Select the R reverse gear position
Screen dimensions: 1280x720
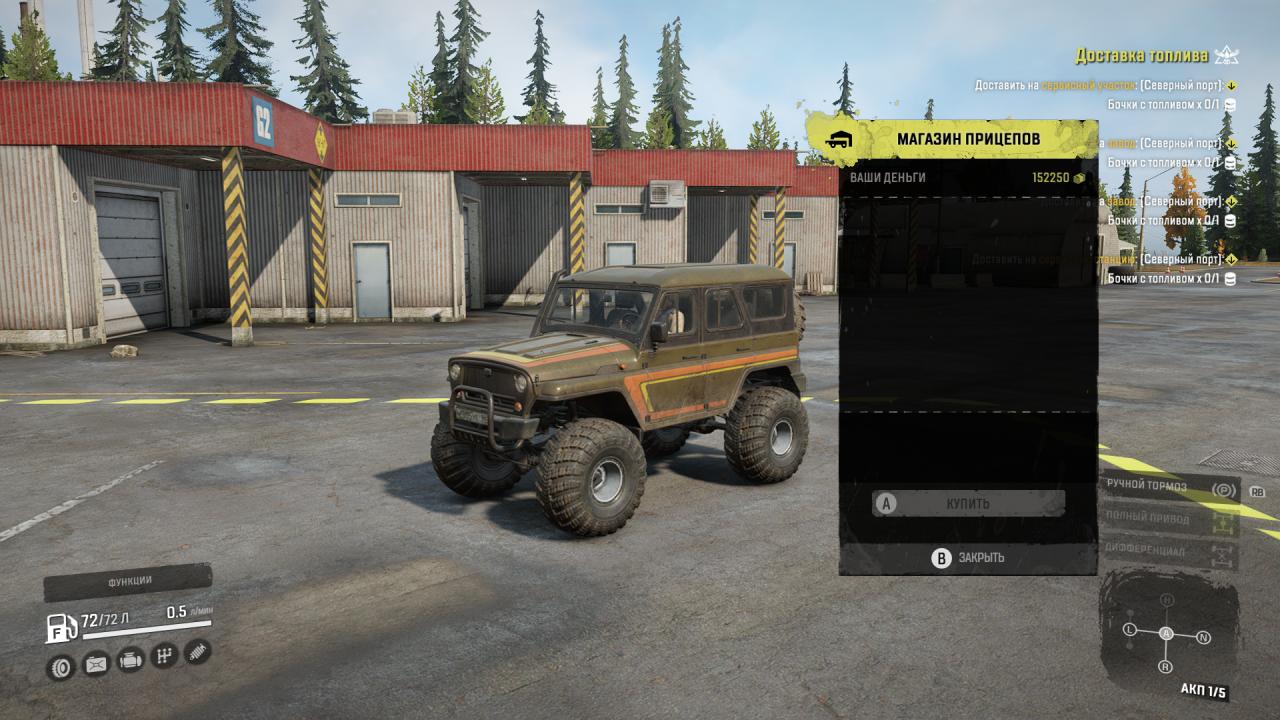pyautogui.click(x=1165, y=666)
